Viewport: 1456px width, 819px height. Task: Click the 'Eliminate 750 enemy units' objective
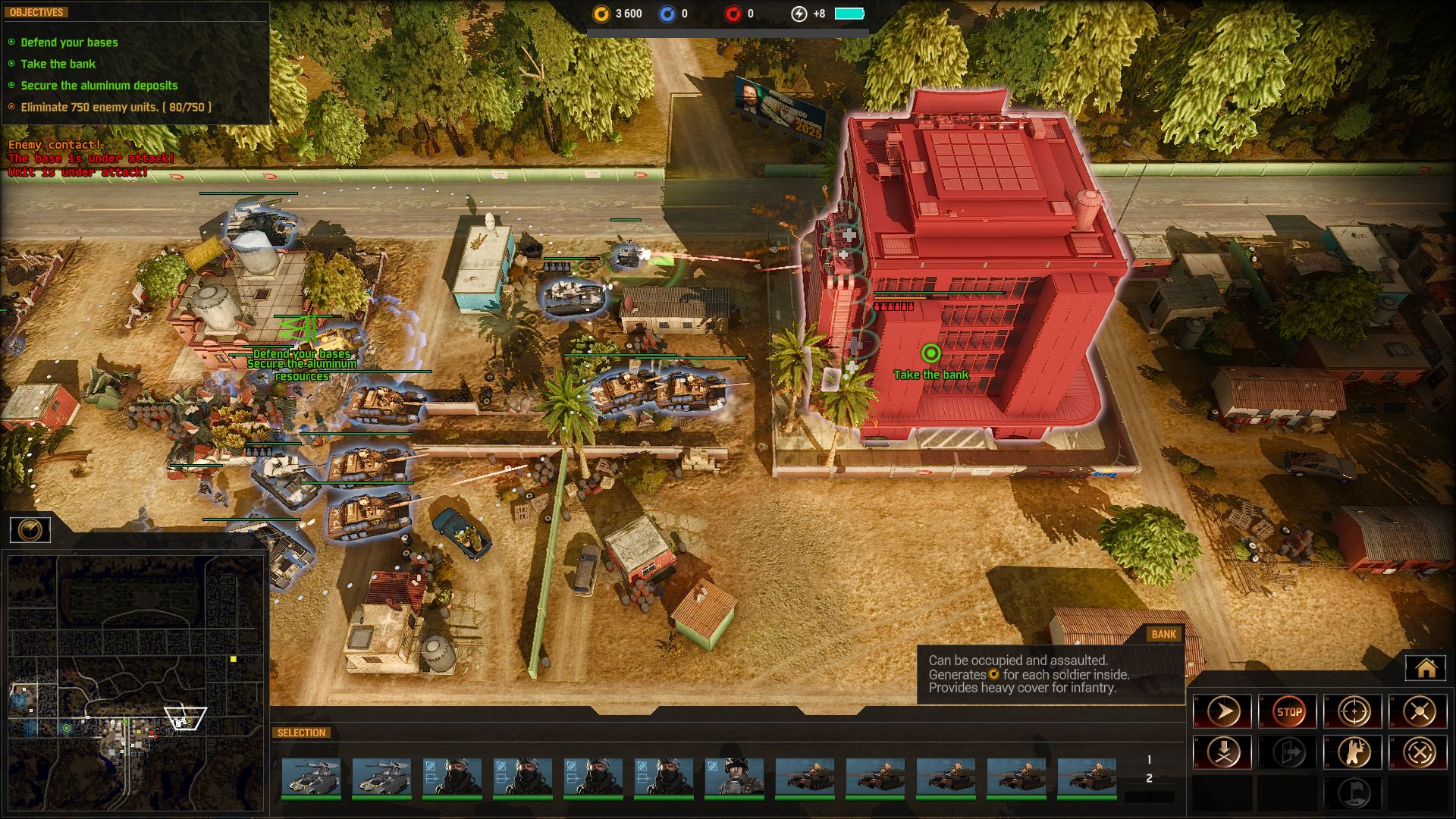pyautogui.click(x=115, y=107)
